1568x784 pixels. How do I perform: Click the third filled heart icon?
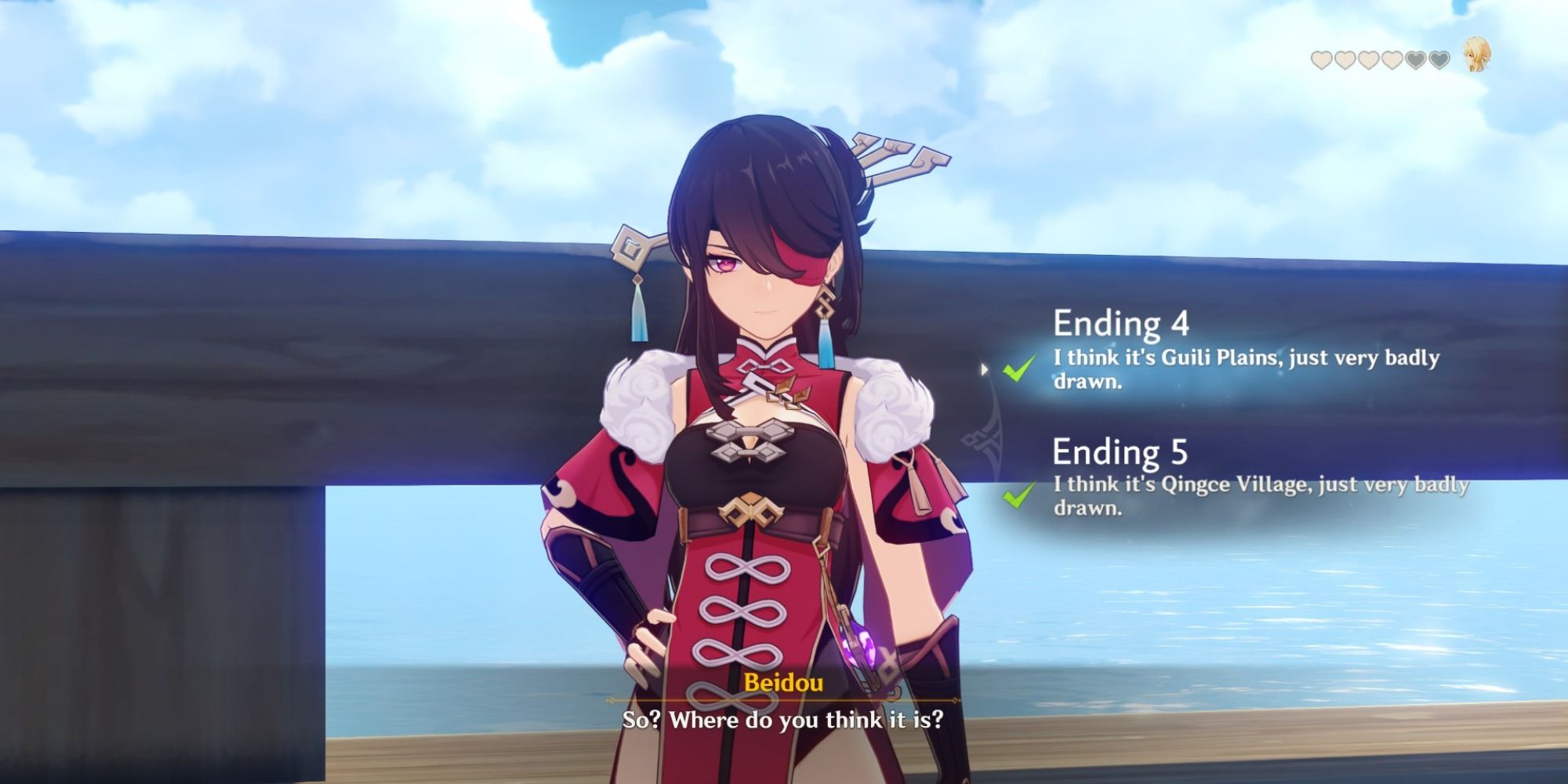(1367, 60)
